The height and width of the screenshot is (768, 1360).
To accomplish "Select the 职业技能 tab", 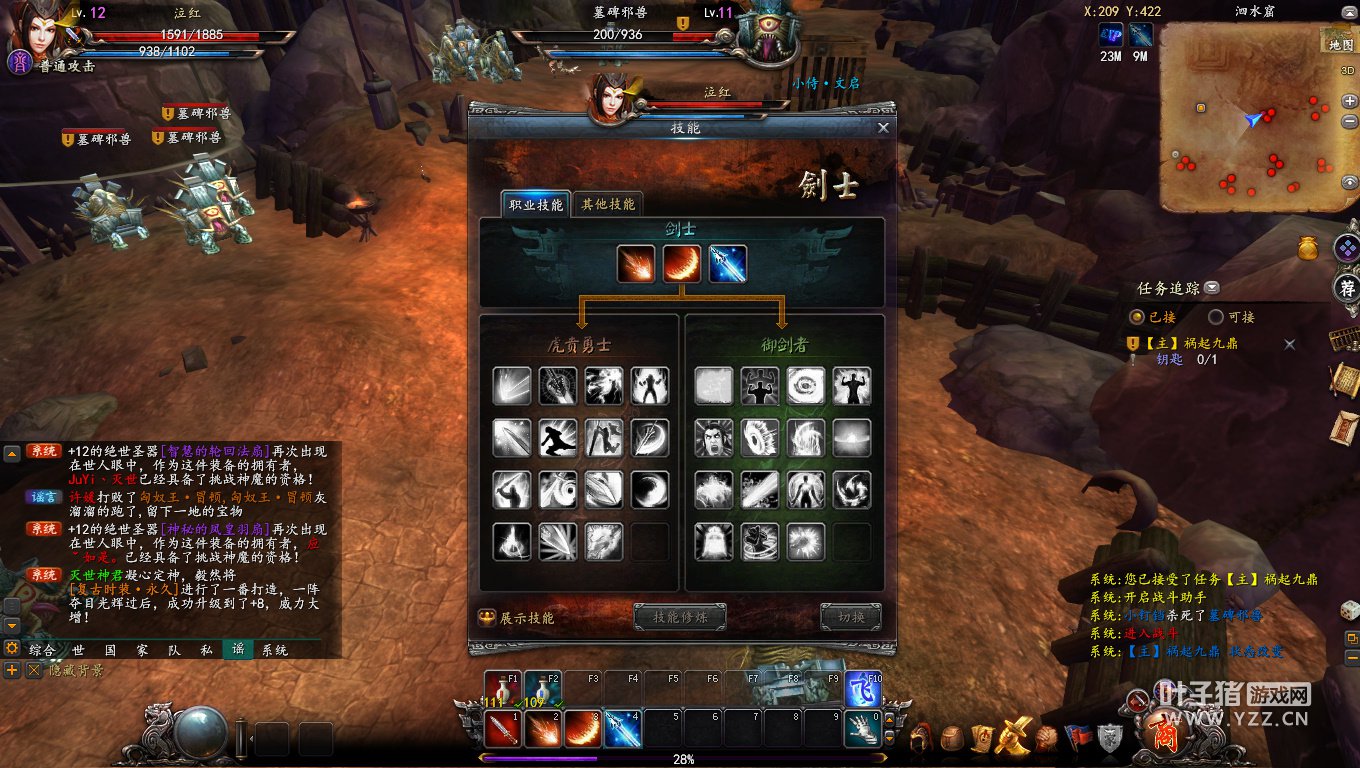I will coord(536,204).
